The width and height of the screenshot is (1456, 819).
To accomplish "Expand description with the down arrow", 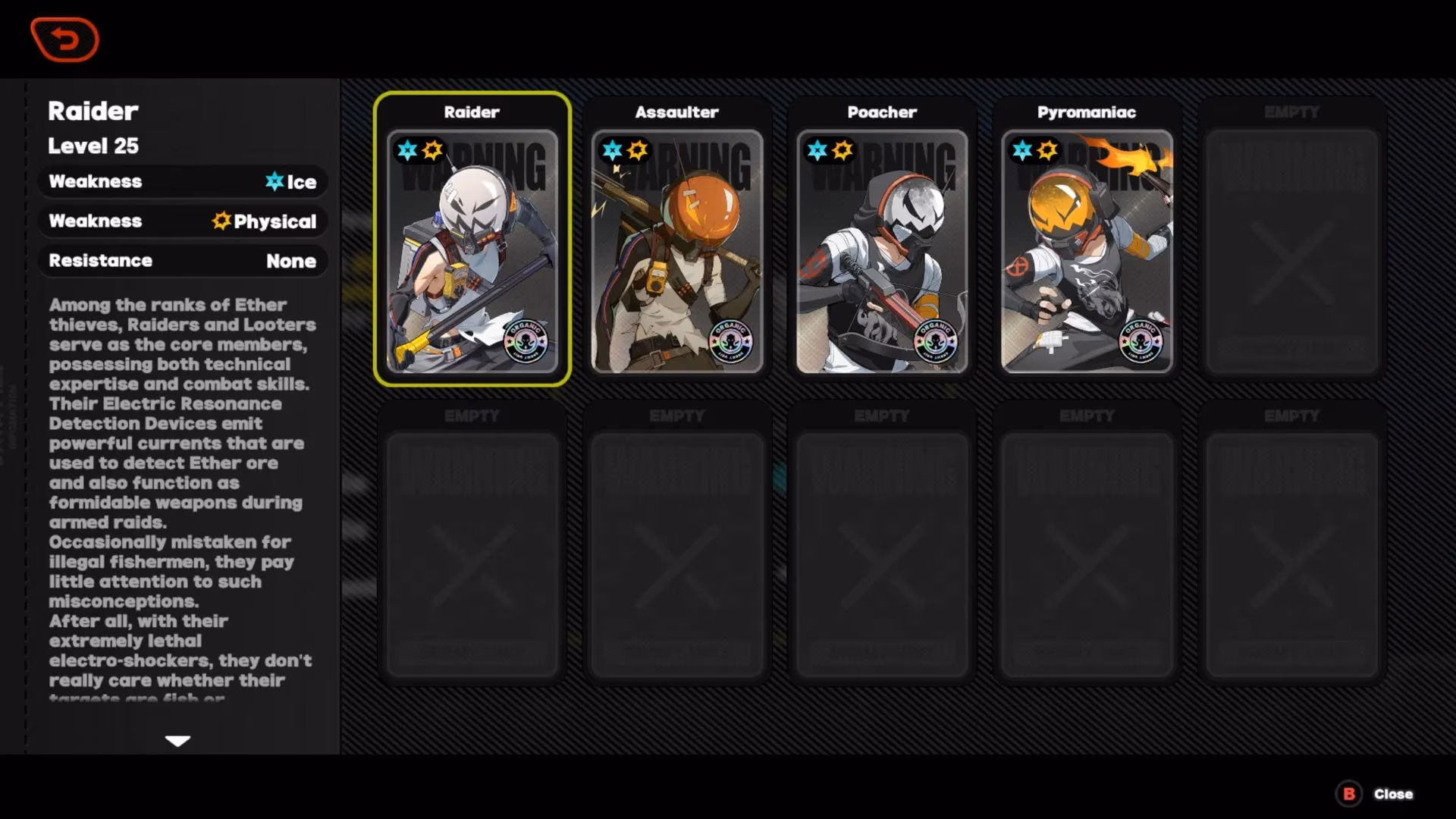I will tap(177, 741).
